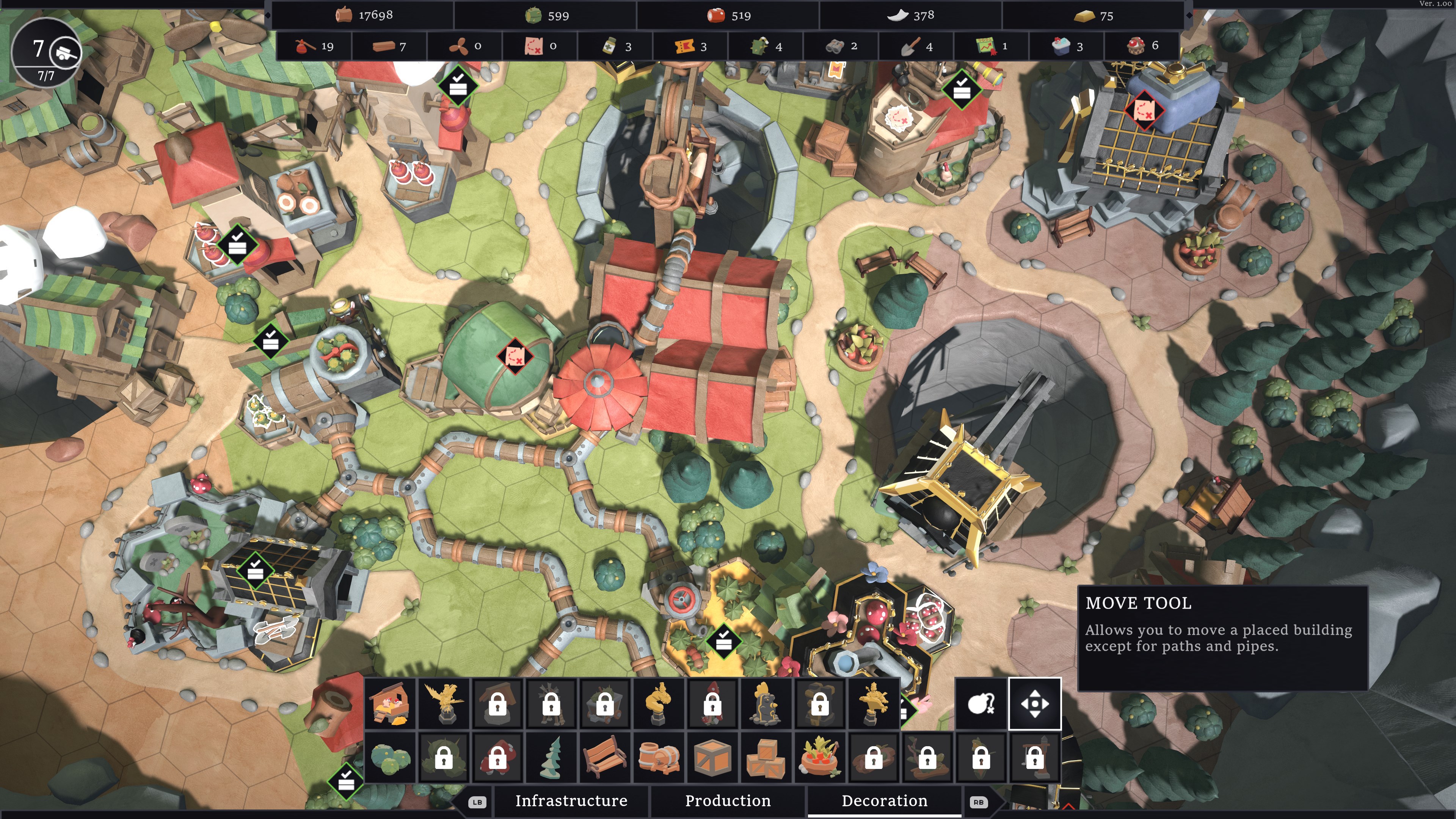Viewport: 1456px width, 819px height.
Task: Select the golden griffin statue decoration
Action: pos(444,704)
